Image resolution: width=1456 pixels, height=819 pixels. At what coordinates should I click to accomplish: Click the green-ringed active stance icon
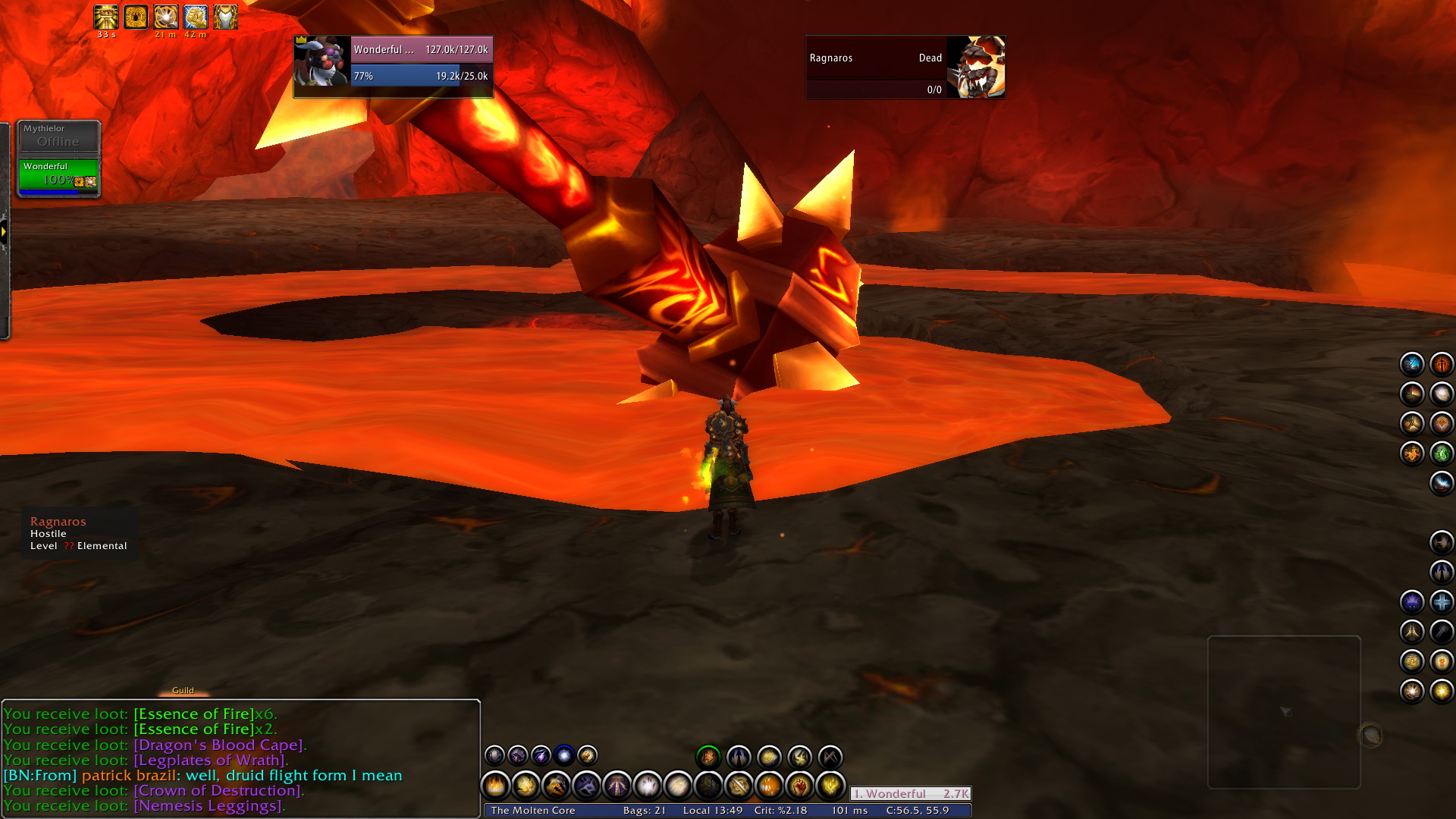tap(708, 756)
